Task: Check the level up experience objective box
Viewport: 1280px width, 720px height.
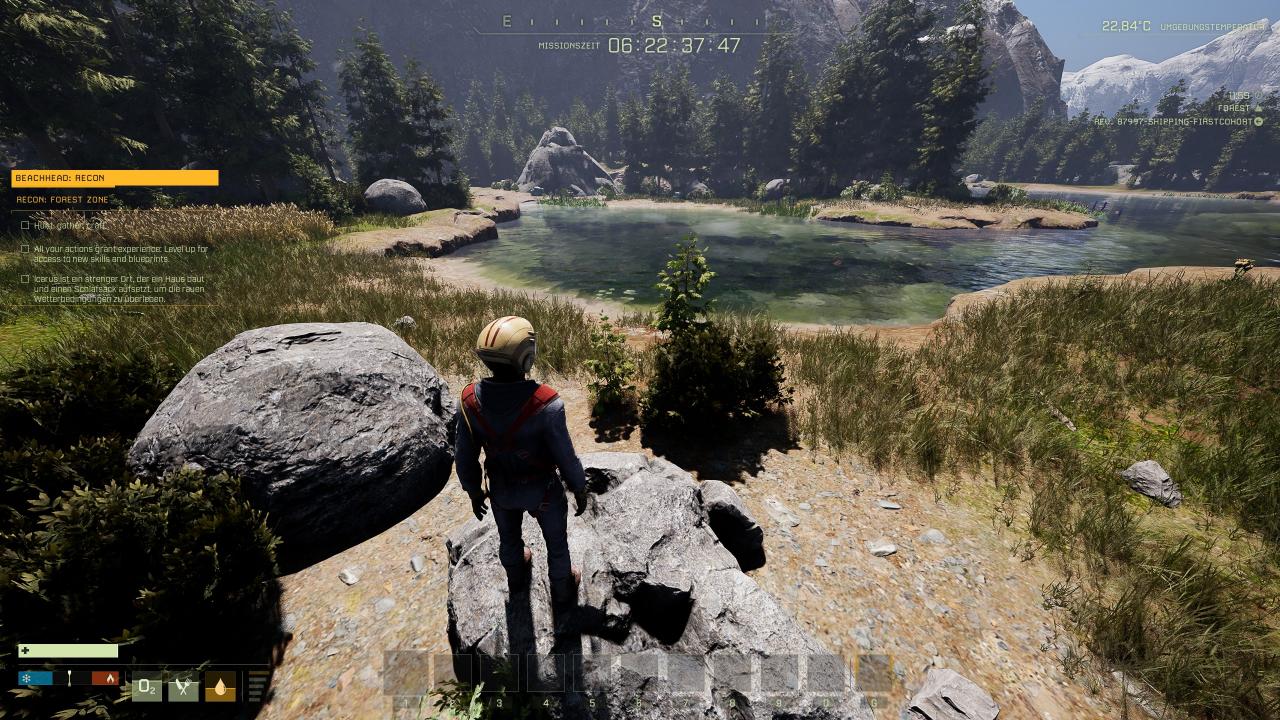Action: (25, 249)
